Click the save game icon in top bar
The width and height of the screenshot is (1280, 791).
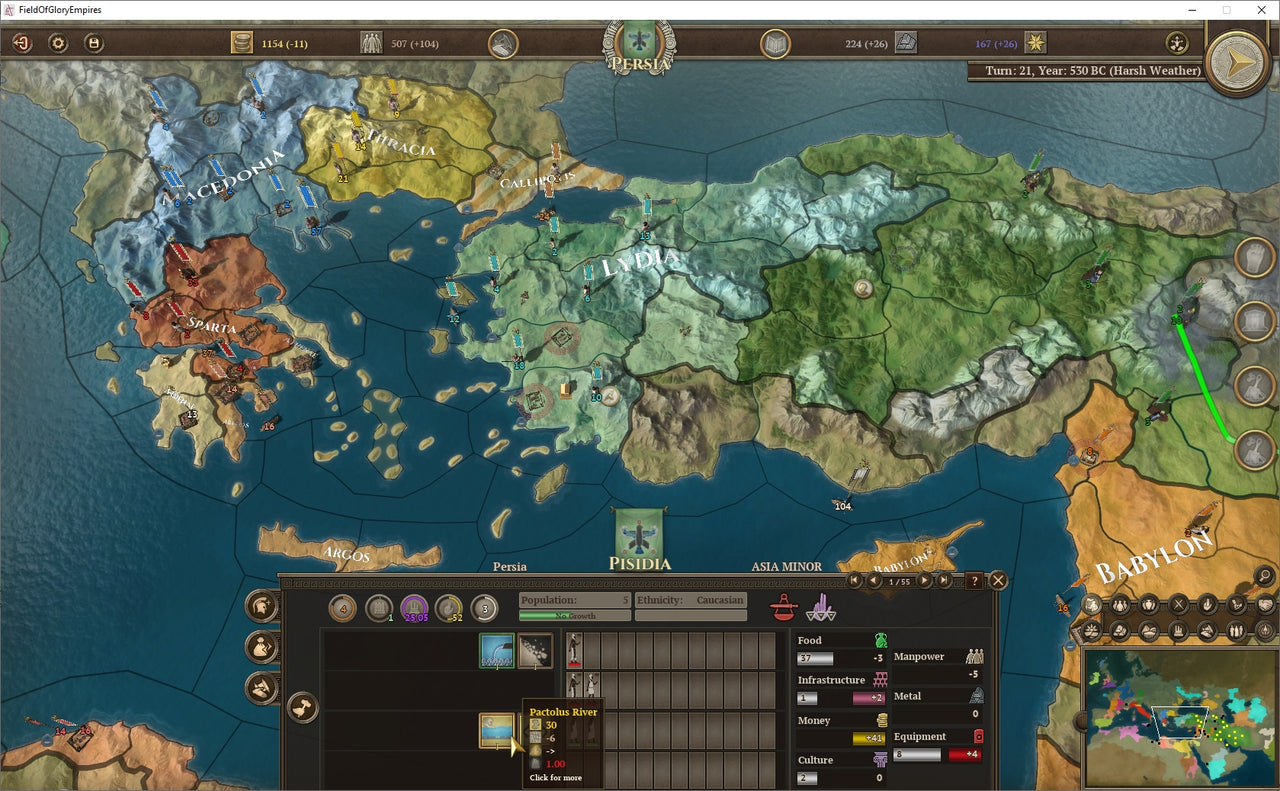tap(94, 43)
